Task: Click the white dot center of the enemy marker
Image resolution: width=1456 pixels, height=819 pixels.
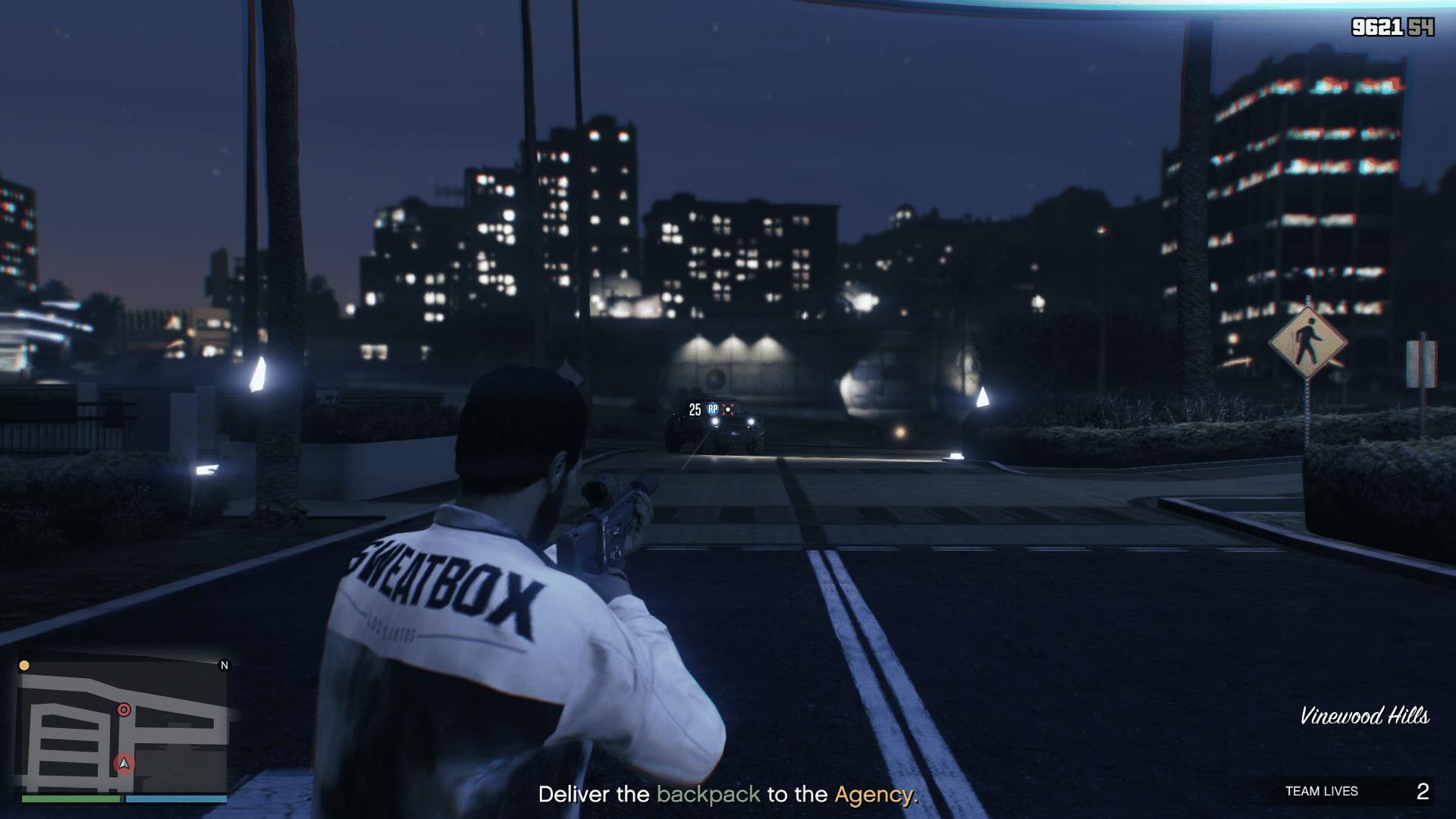Action: click(728, 409)
